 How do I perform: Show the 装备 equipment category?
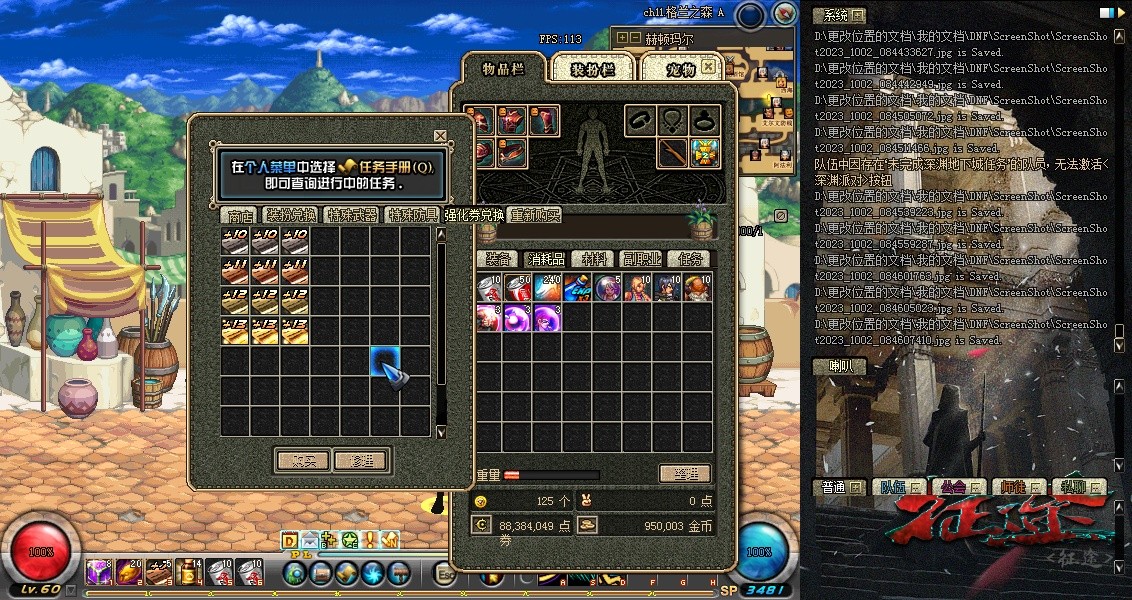[497, 259]
